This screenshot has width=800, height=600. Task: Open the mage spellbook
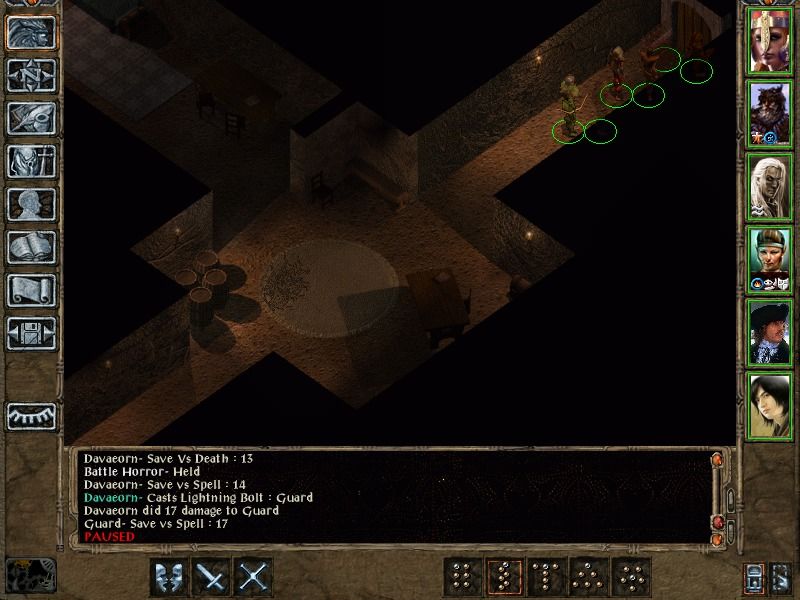(31, 247)
